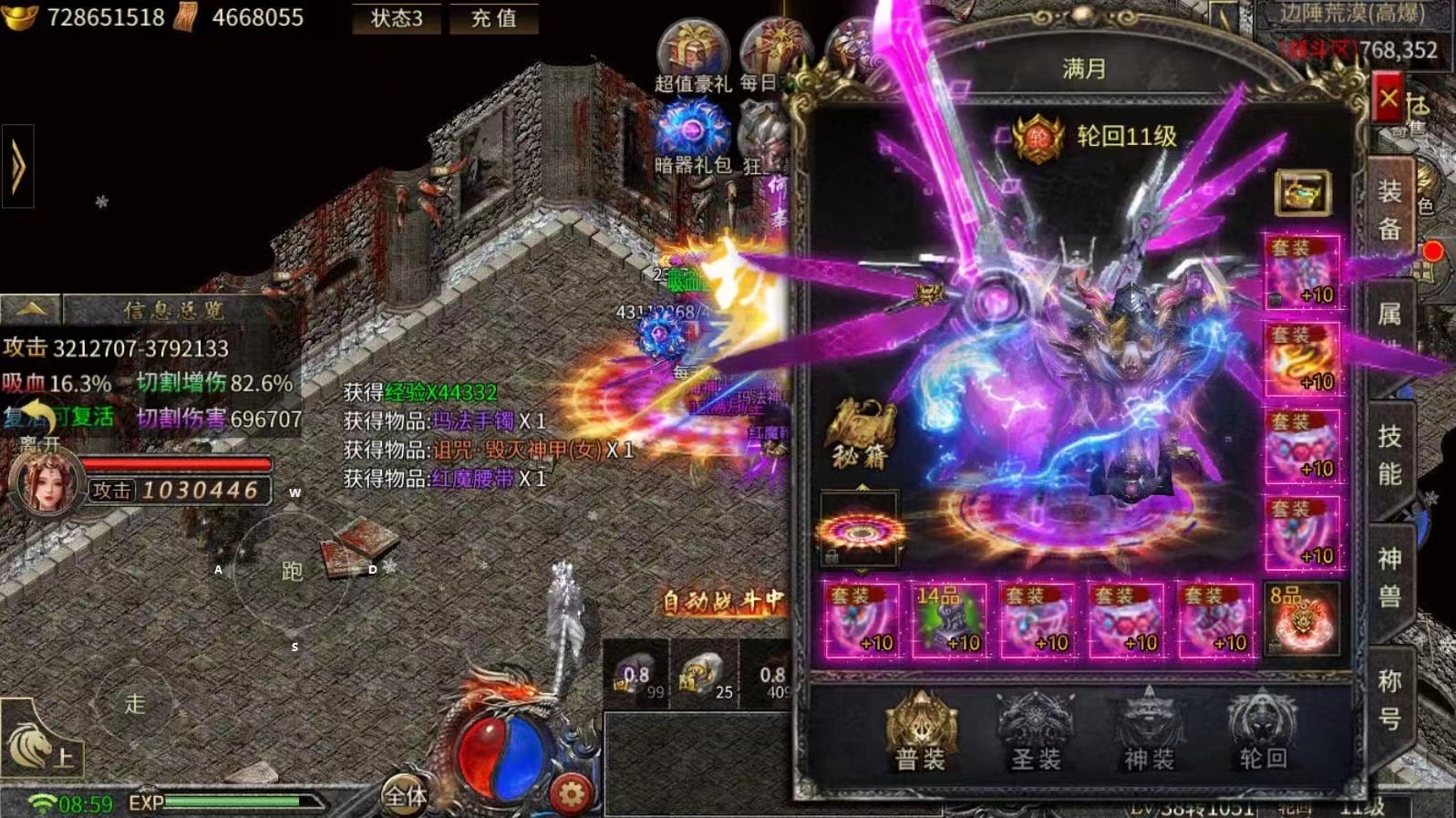
Task: Click the 状态3 status button
Action: tap(397, 18)
